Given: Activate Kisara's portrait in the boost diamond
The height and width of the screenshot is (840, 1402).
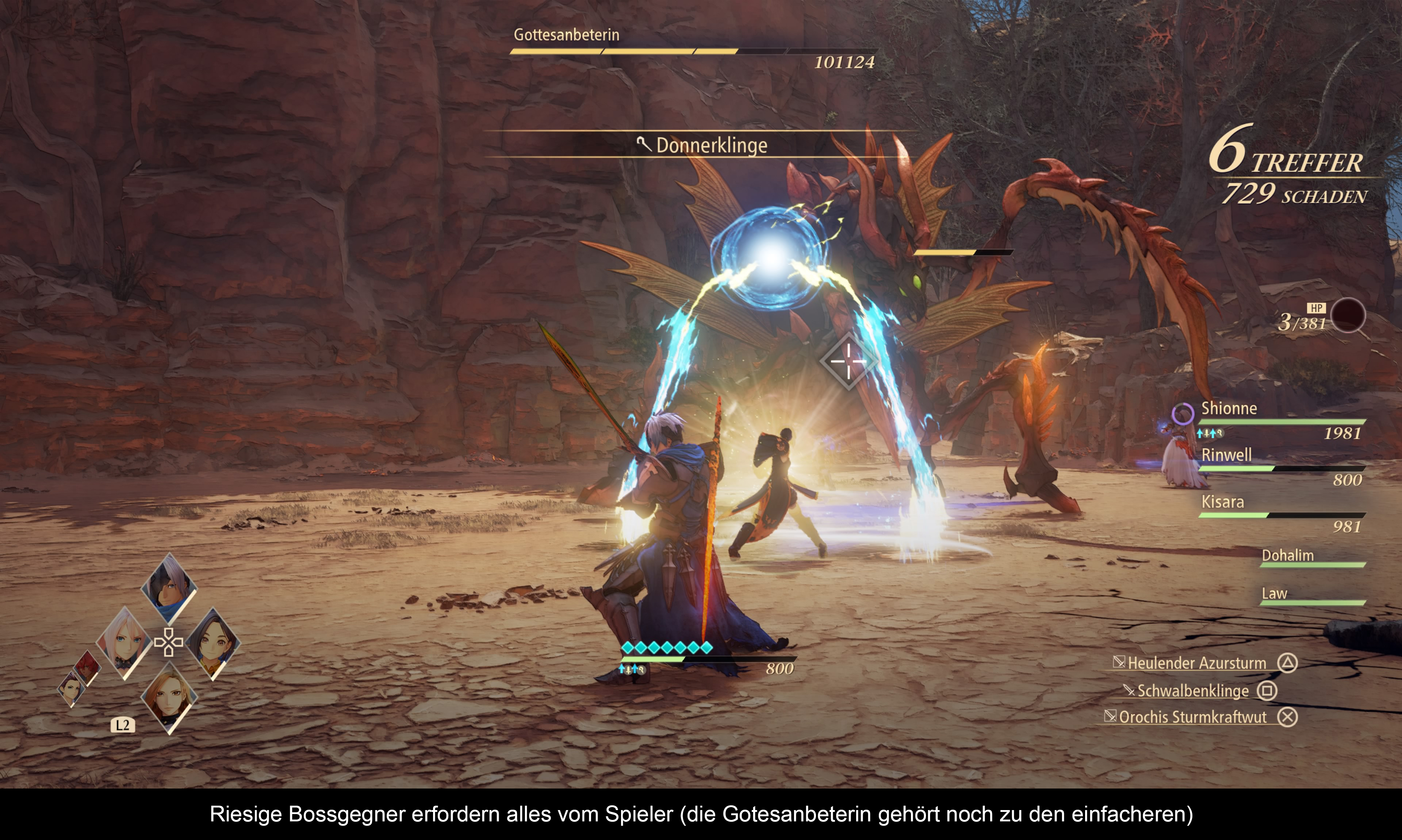Looking at the screenshot, I should [169, 697].
